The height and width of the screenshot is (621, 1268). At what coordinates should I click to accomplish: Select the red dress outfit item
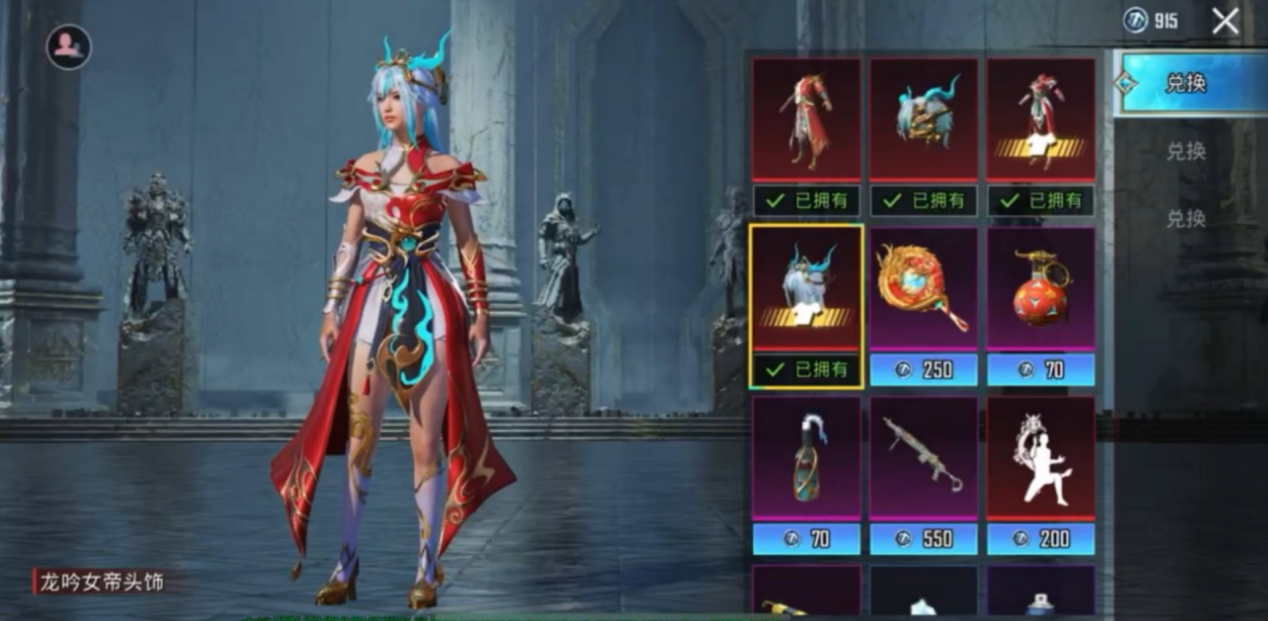[806, 121]
